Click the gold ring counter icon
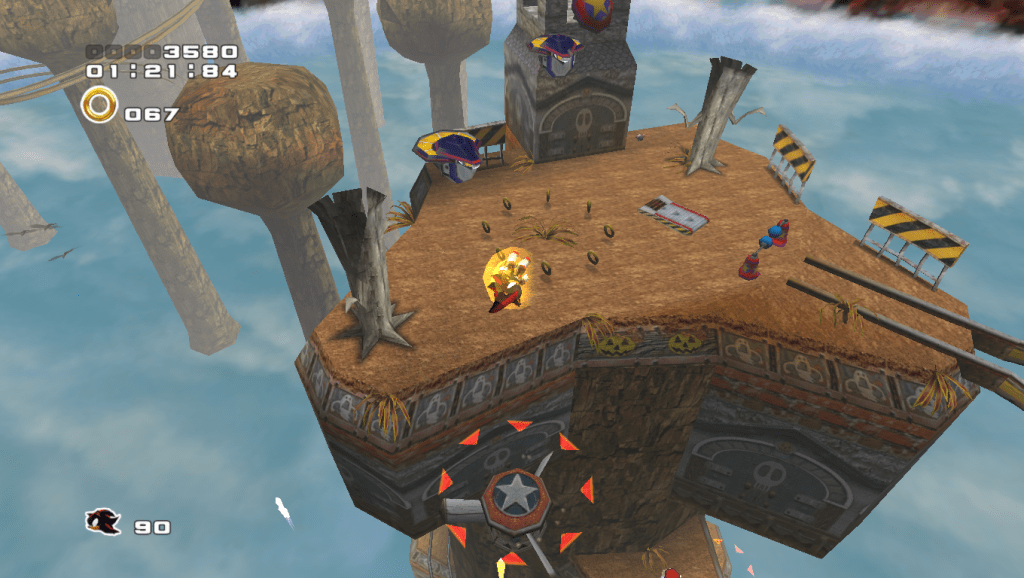1024x578 pixels. tap(99, 105)
